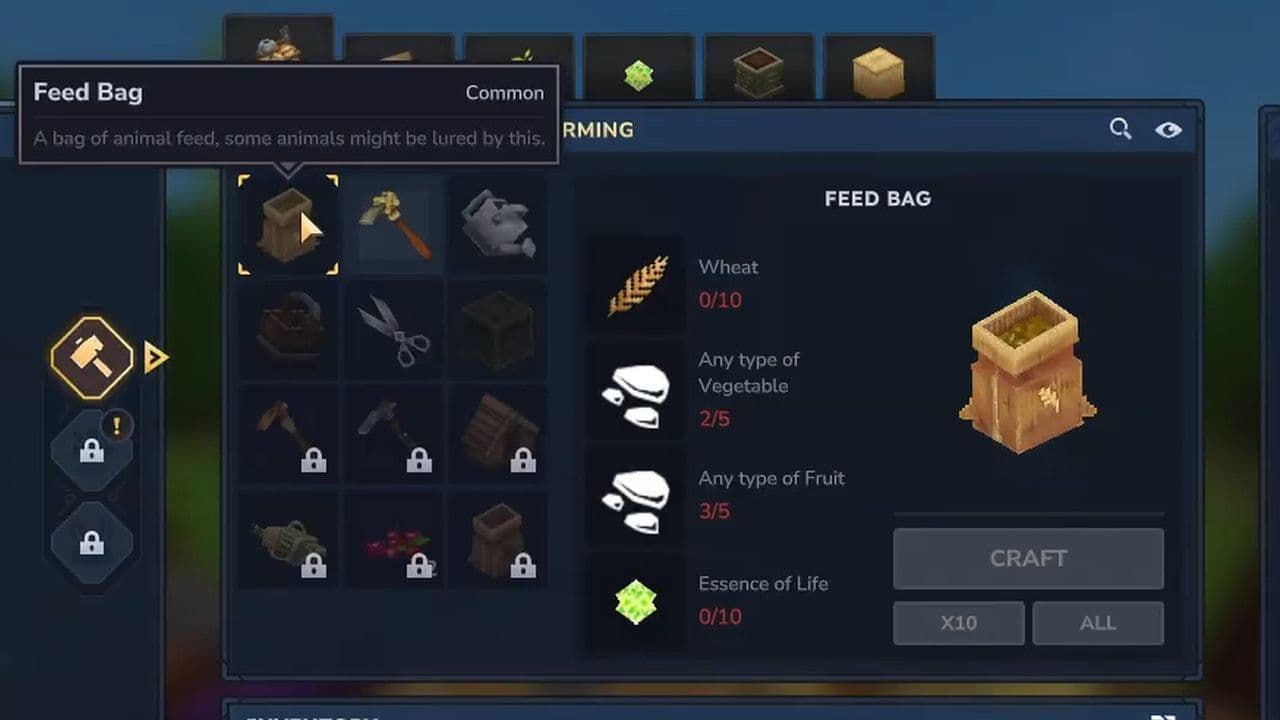Click the CRAFT button

pos(1028,558)
